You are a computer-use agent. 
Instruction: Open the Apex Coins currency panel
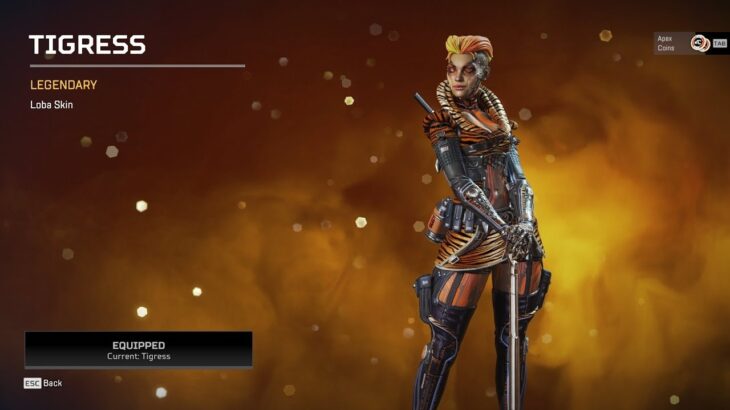tap(690, 43)
